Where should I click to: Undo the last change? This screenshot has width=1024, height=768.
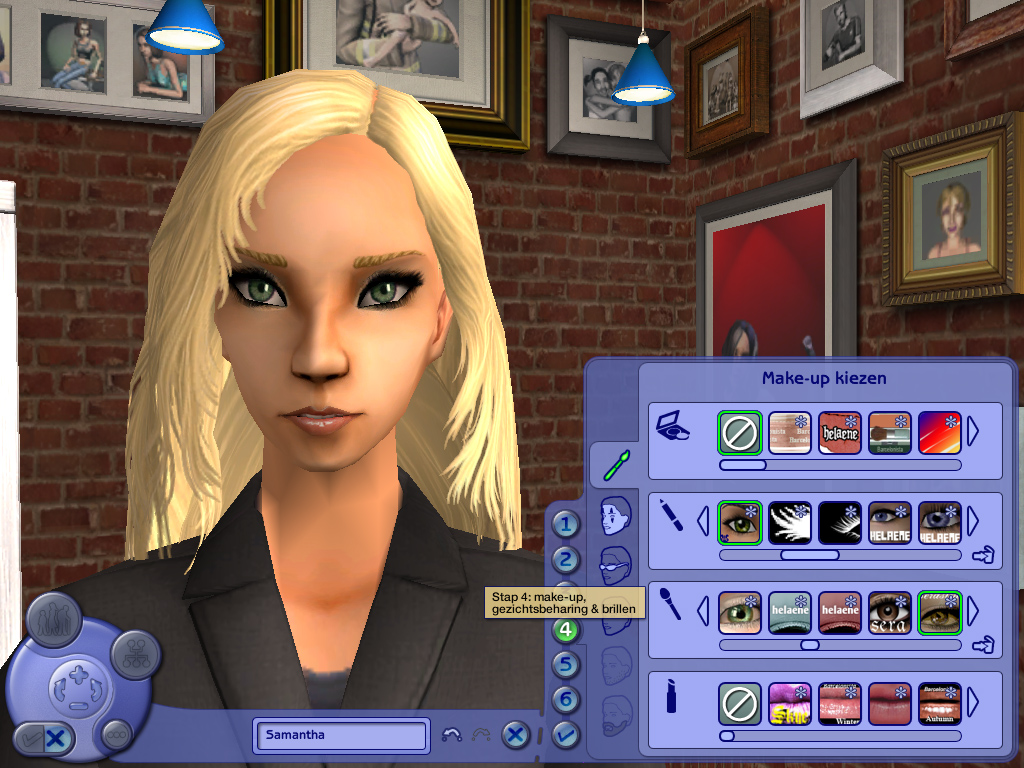(x=451, y=735)
